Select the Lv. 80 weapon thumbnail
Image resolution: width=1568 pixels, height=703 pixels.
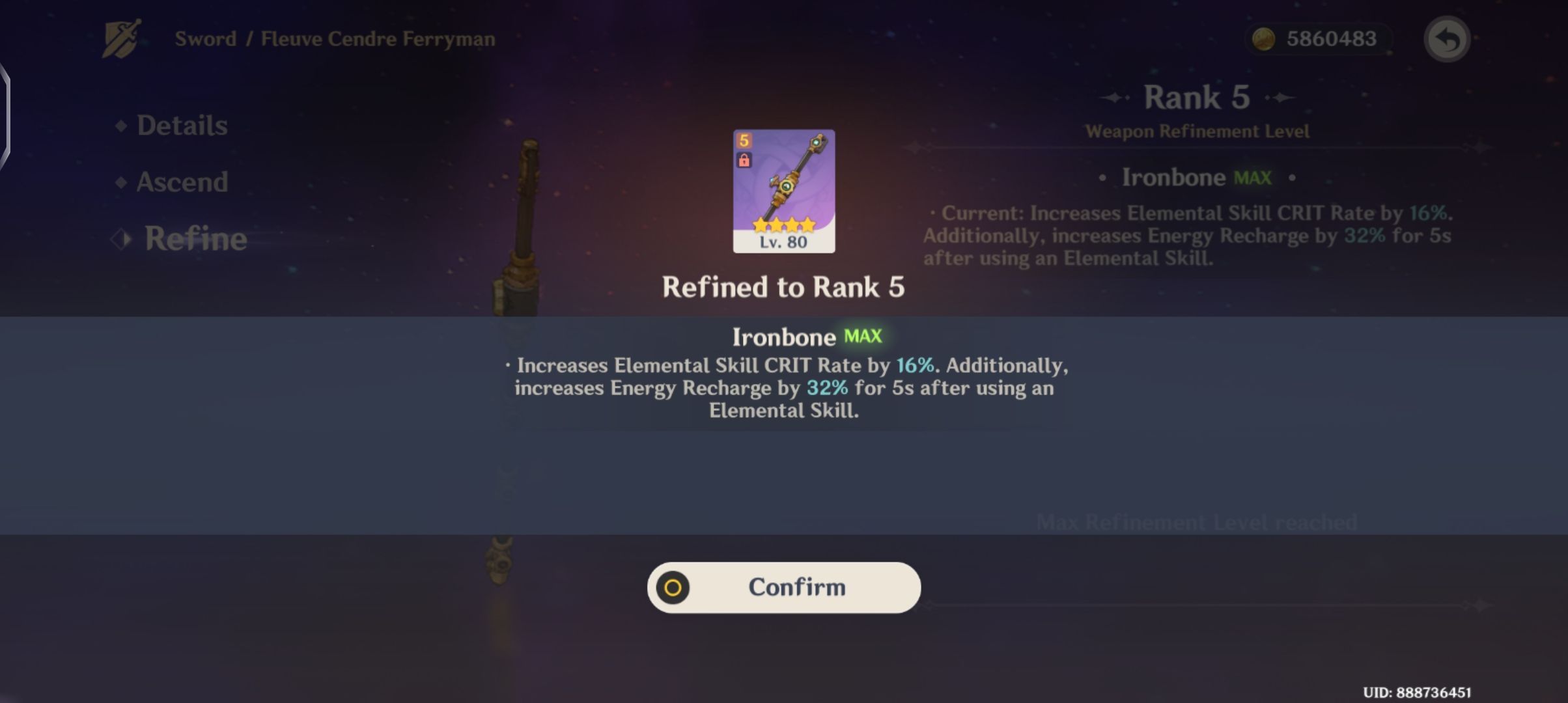click(x=783, y=189)
